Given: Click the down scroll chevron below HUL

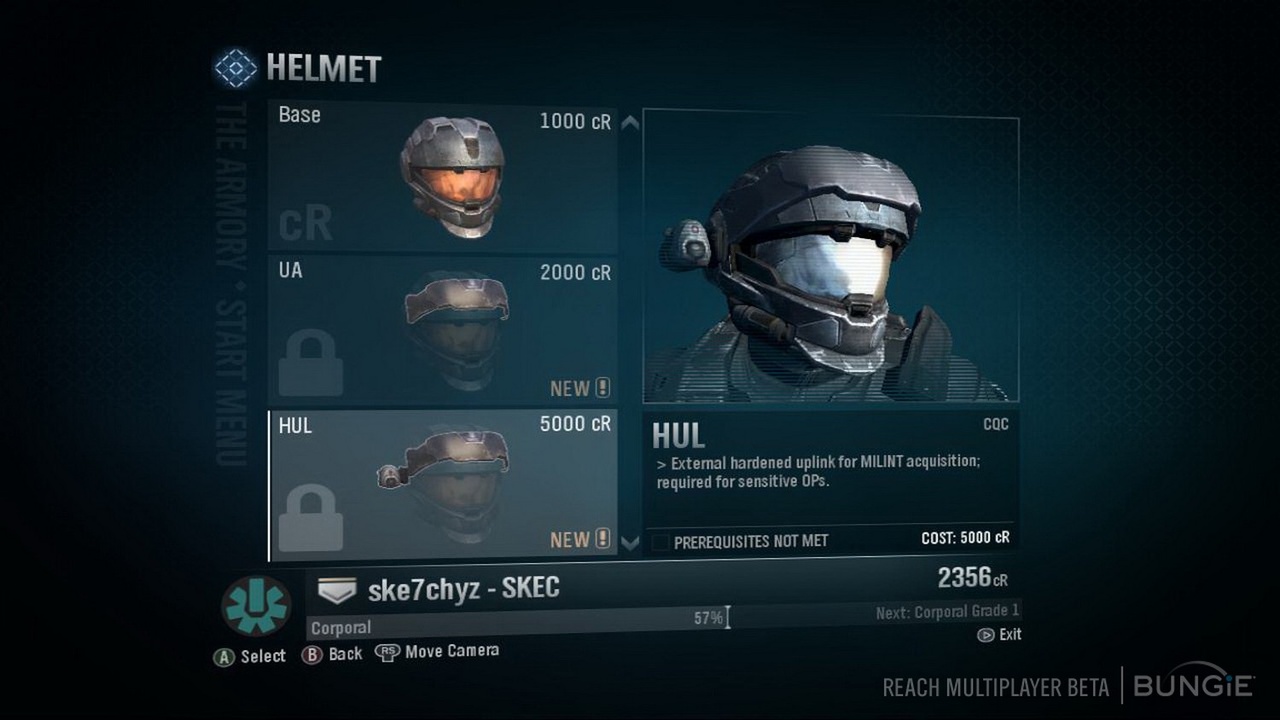Looking at the screenshot, I should click(x=630, y=541).
